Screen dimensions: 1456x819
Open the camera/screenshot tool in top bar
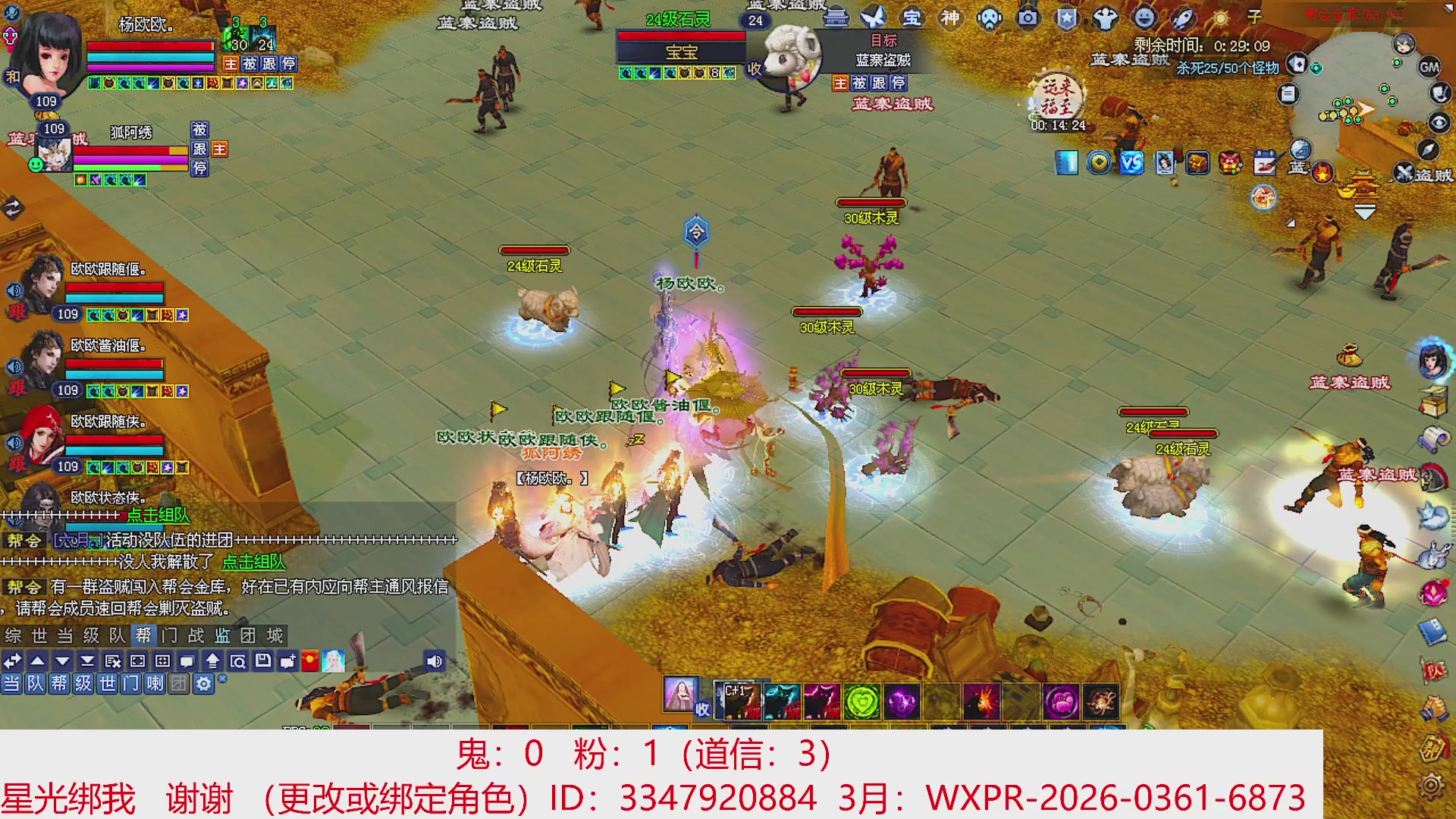point(1028,17)
